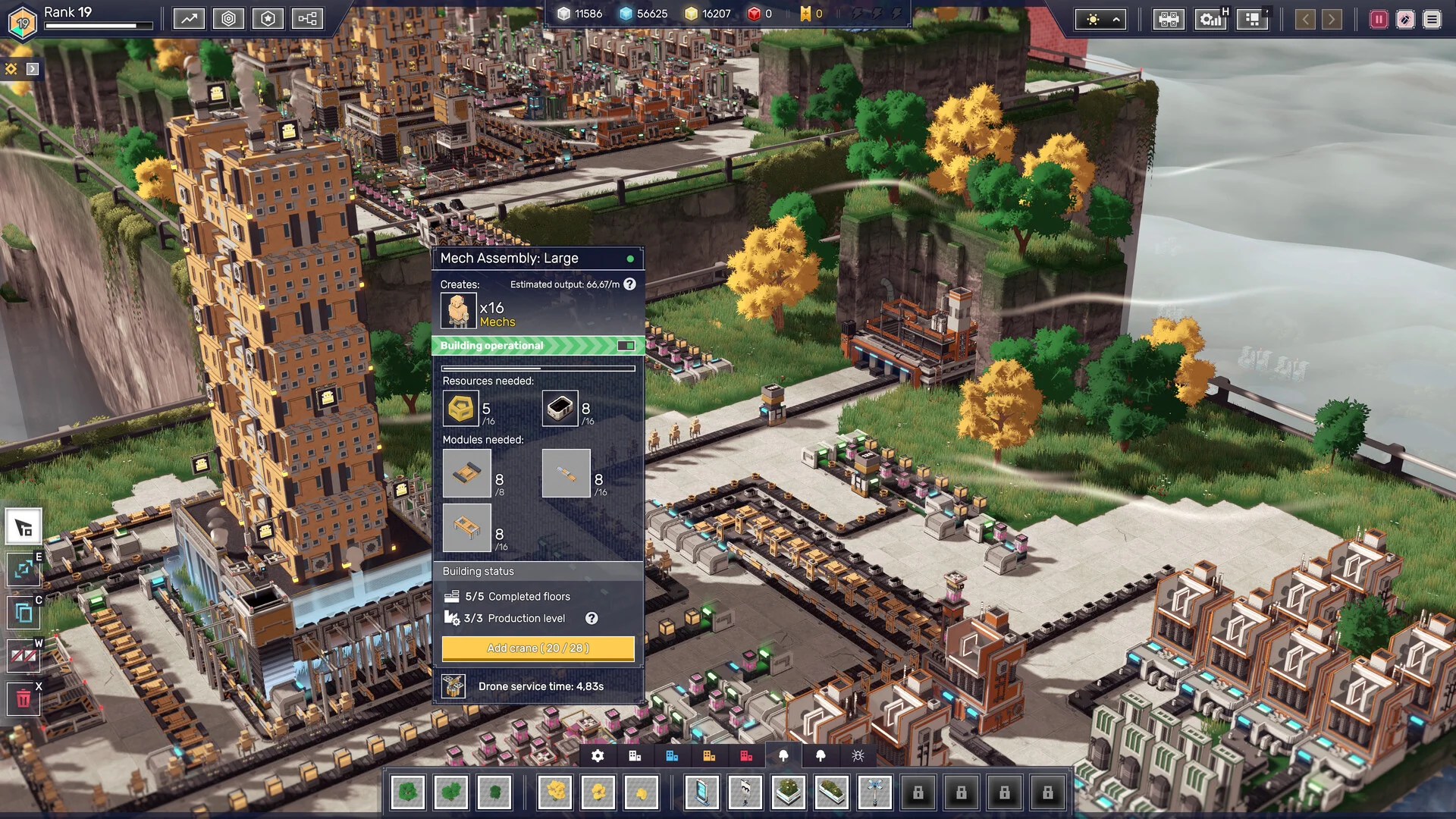Click the bug report button

point(1405,20)
